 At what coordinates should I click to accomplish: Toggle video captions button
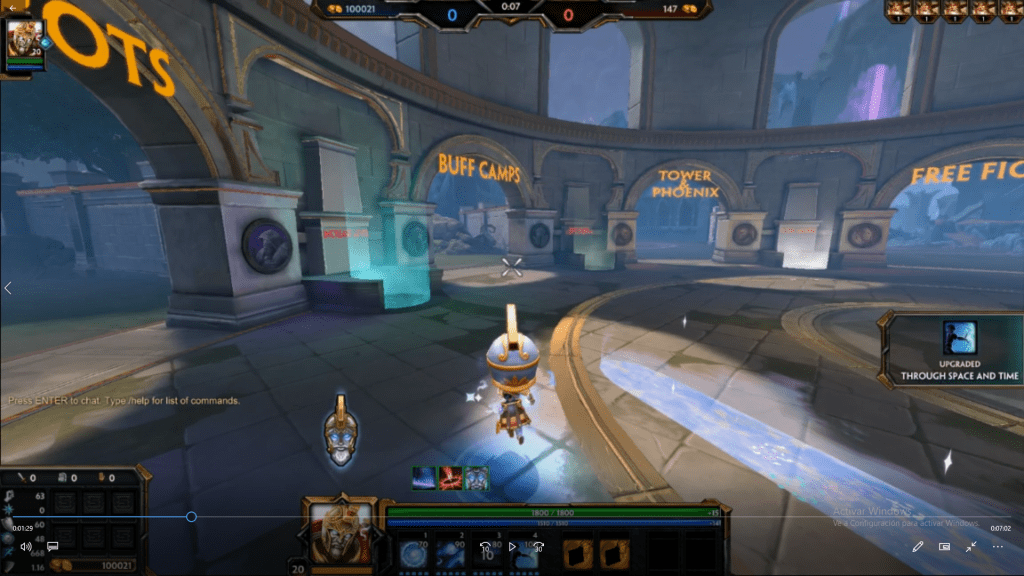[x=53, y=547]
